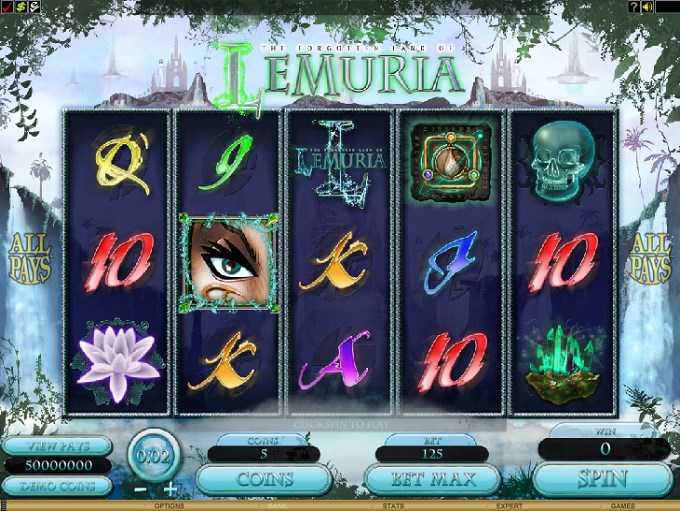Open help with the question mark icon
The width and height of the screenshot is (680, 511).
coord(634,7)
